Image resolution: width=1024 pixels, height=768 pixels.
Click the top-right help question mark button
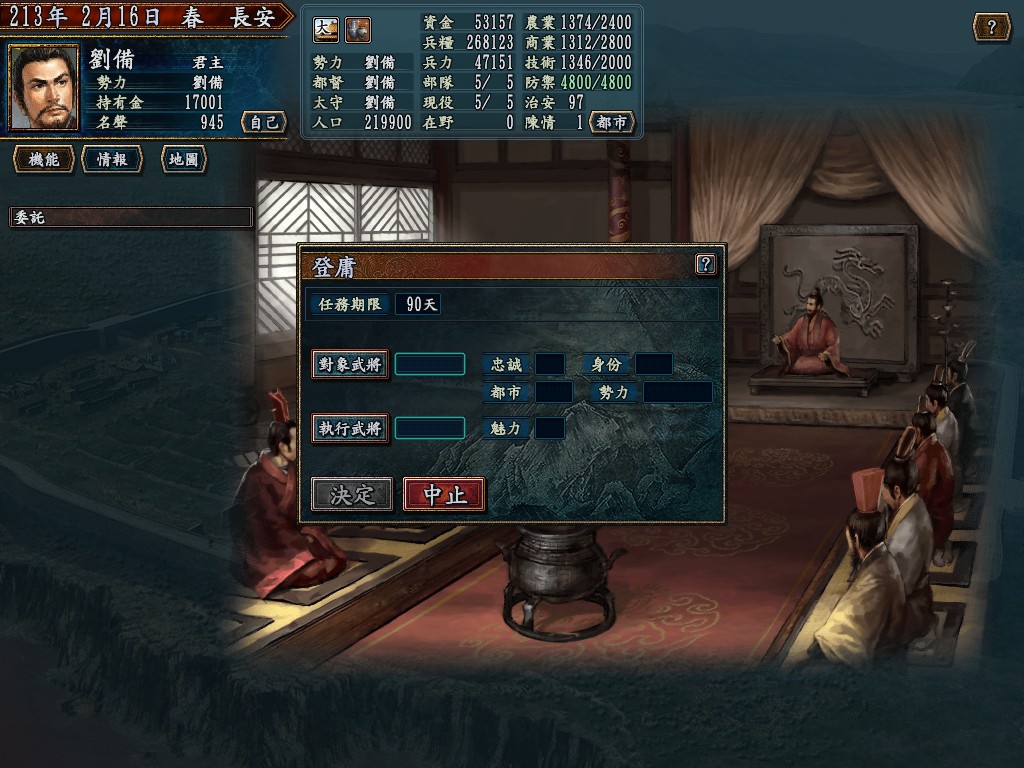coord(991,27)
